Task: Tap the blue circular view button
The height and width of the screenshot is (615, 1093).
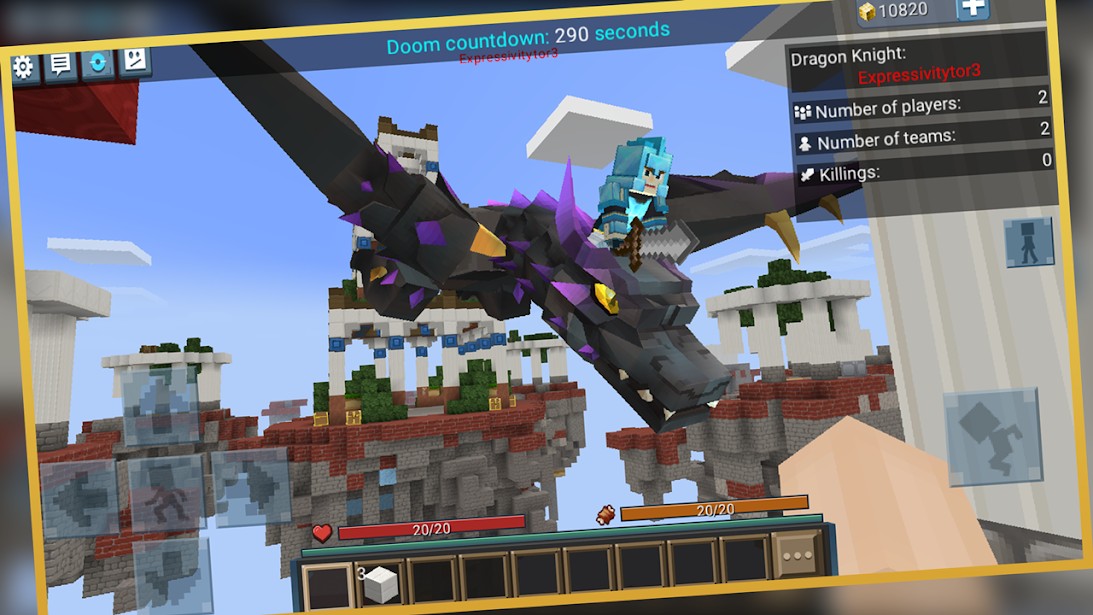Action: pyautogui.click(x=97, y=62)
